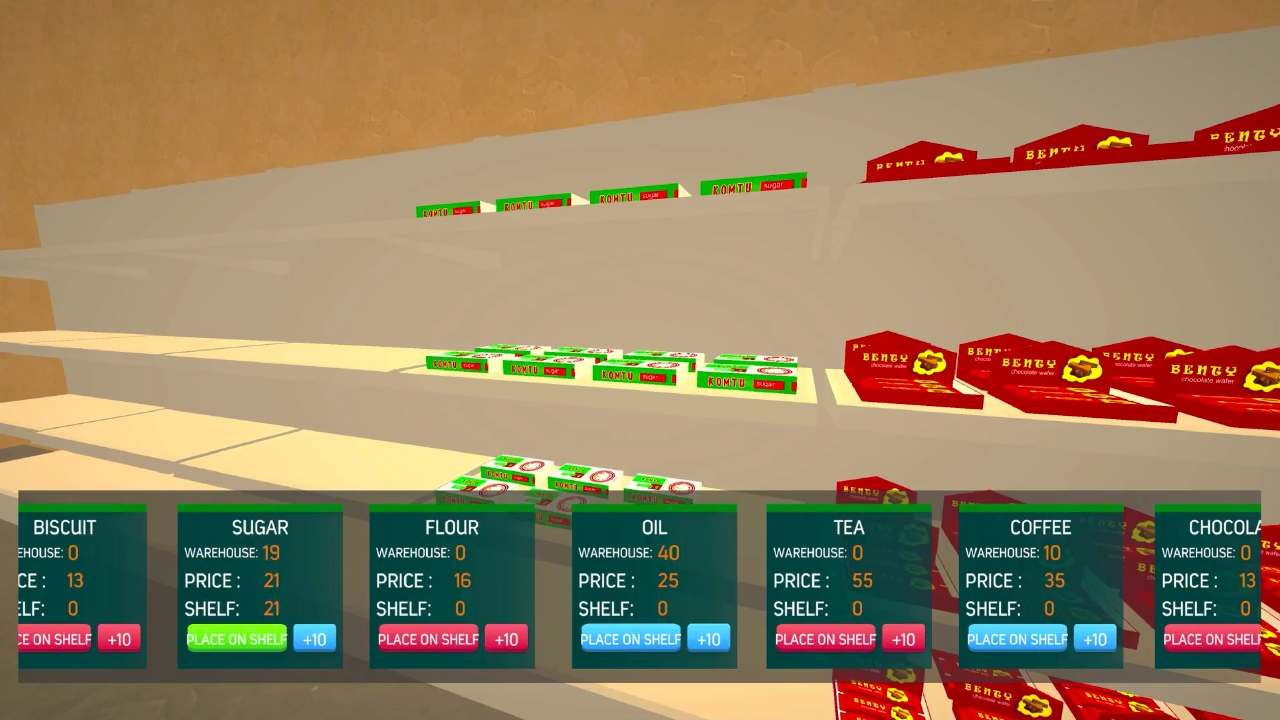Place Tea on the shelf
This screenshot has height=720, width=1280.
pyautogui.click(x=824, y=639)
